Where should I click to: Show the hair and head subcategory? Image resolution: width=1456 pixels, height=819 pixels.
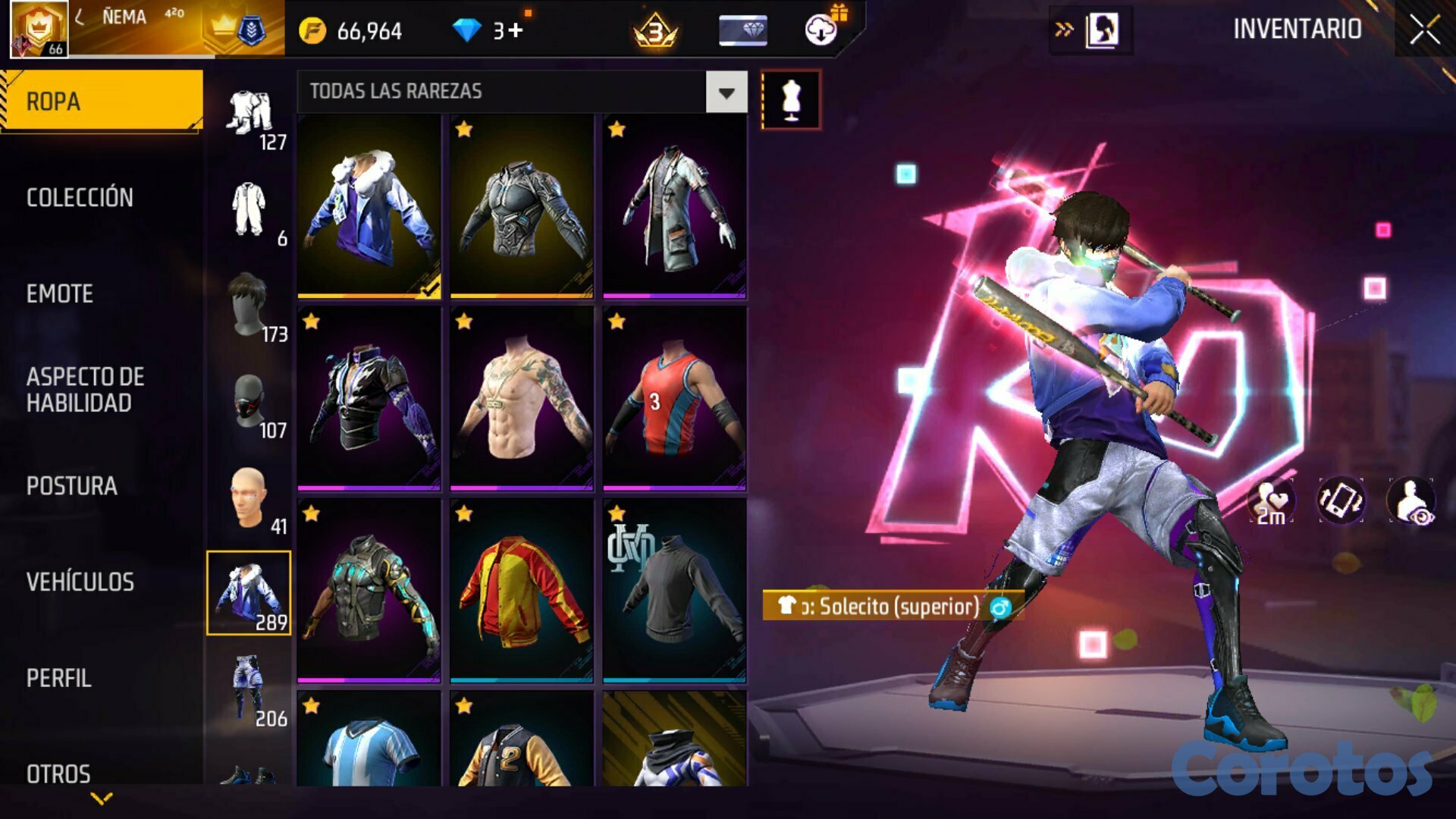click(249, 307)
